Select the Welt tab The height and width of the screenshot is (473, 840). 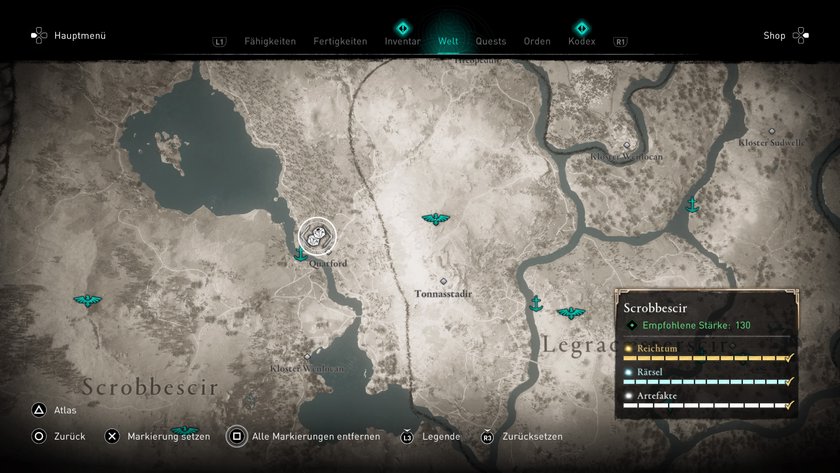(x=449, y=42)
